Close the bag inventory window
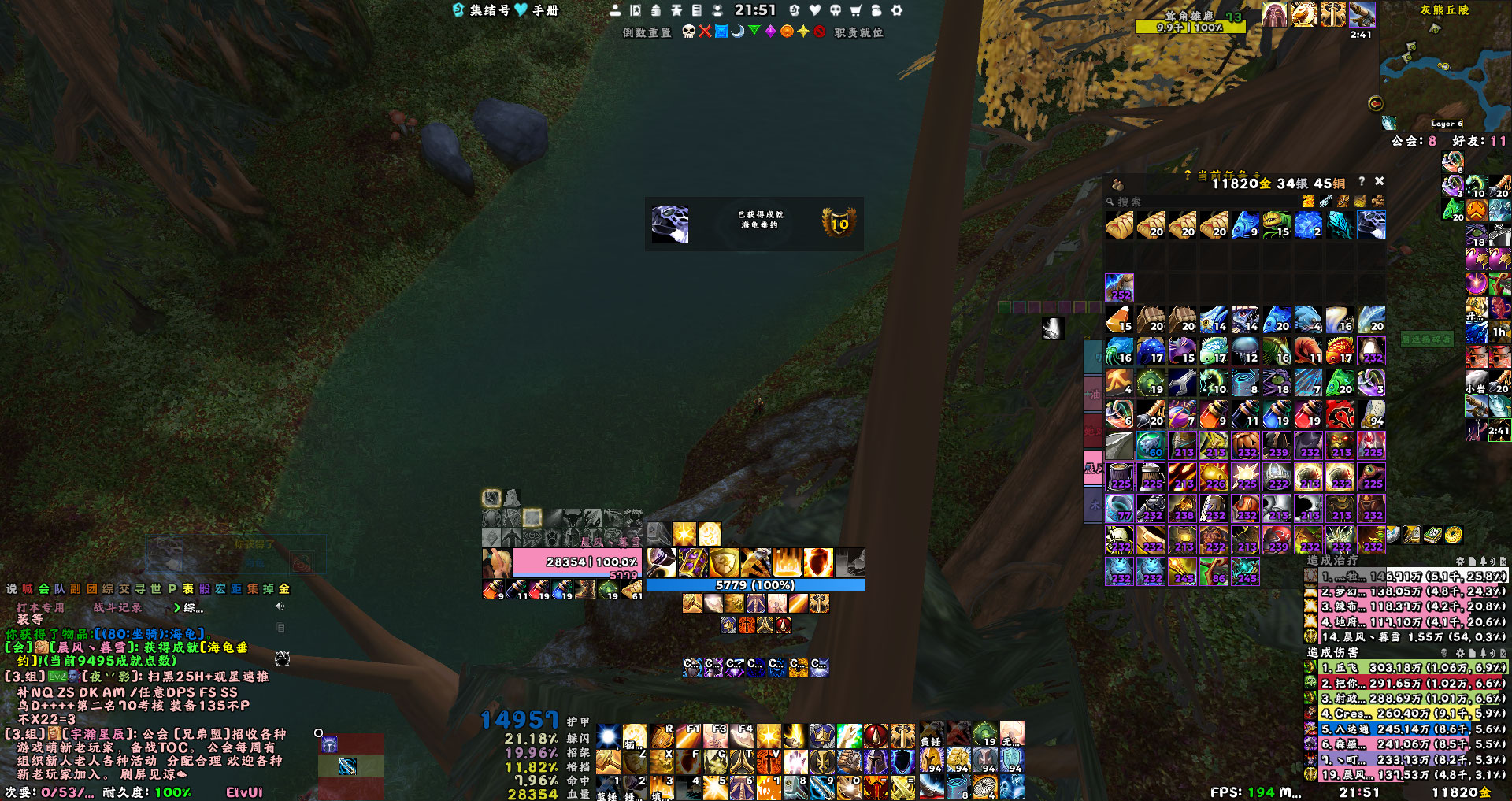 [x=1379, y=181]
